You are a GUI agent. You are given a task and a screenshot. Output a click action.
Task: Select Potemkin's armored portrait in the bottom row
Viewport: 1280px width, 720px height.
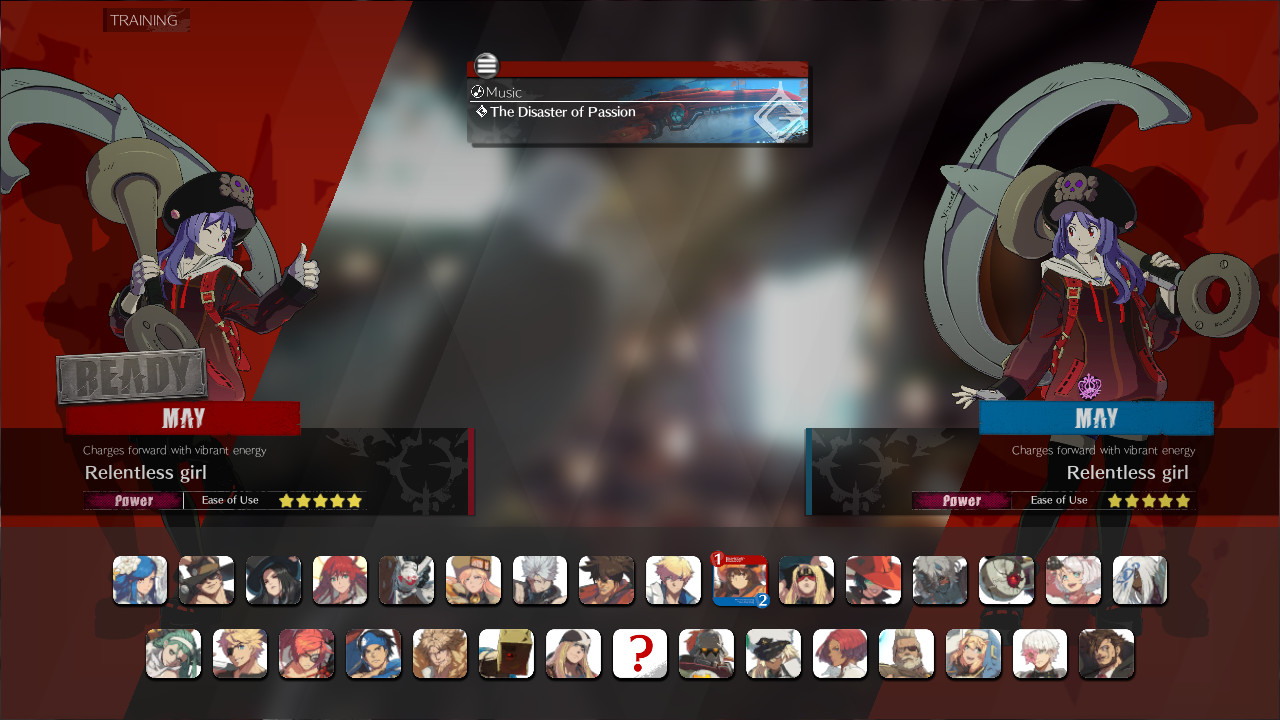(706, 653)
